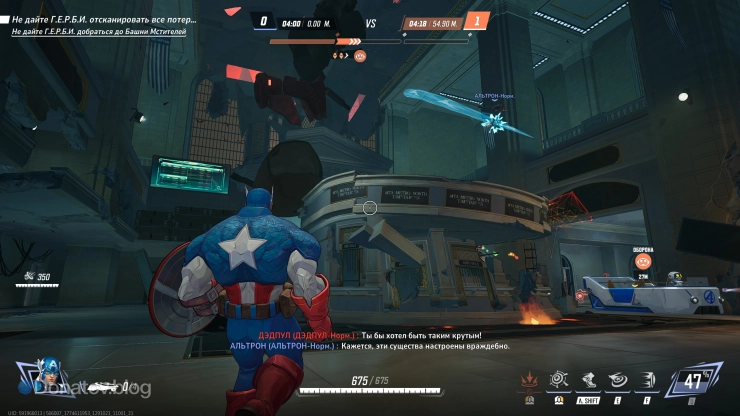Click the 47% ultimate charge emblem
Viewport: 740px width, 416px height.
click(x=694, y=382)
